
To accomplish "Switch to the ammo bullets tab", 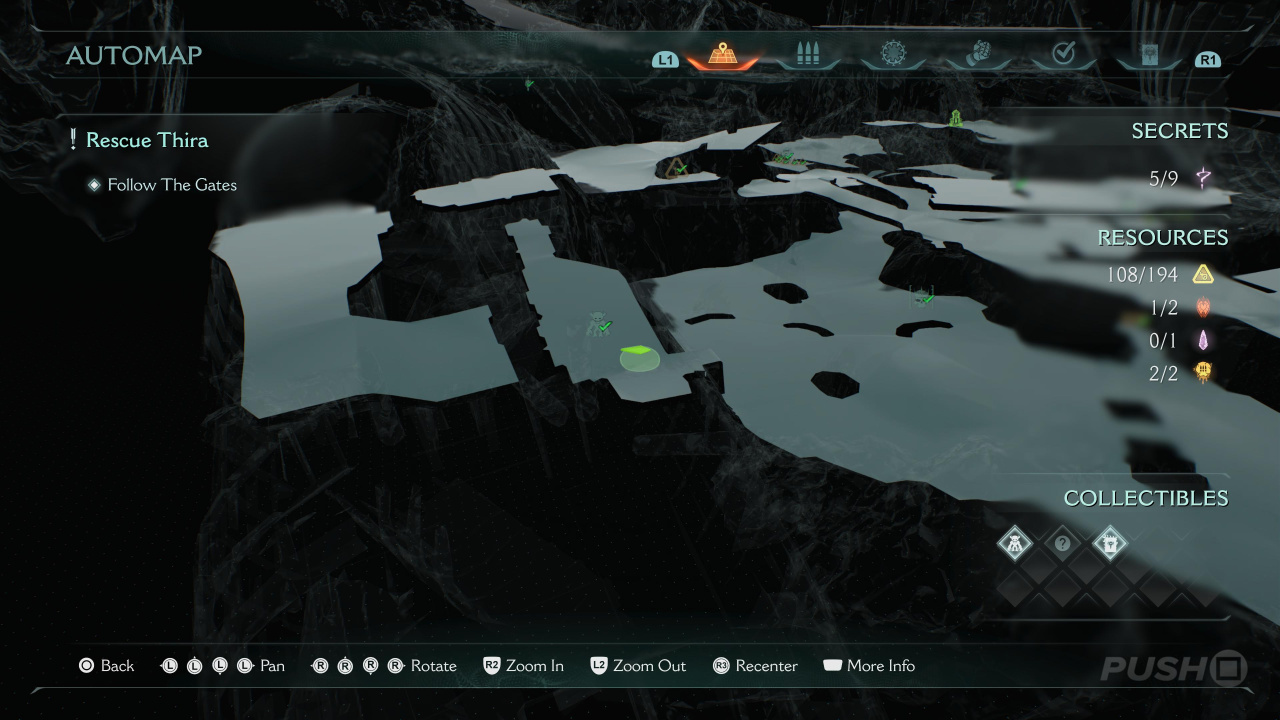I will (x=807, y=55).
